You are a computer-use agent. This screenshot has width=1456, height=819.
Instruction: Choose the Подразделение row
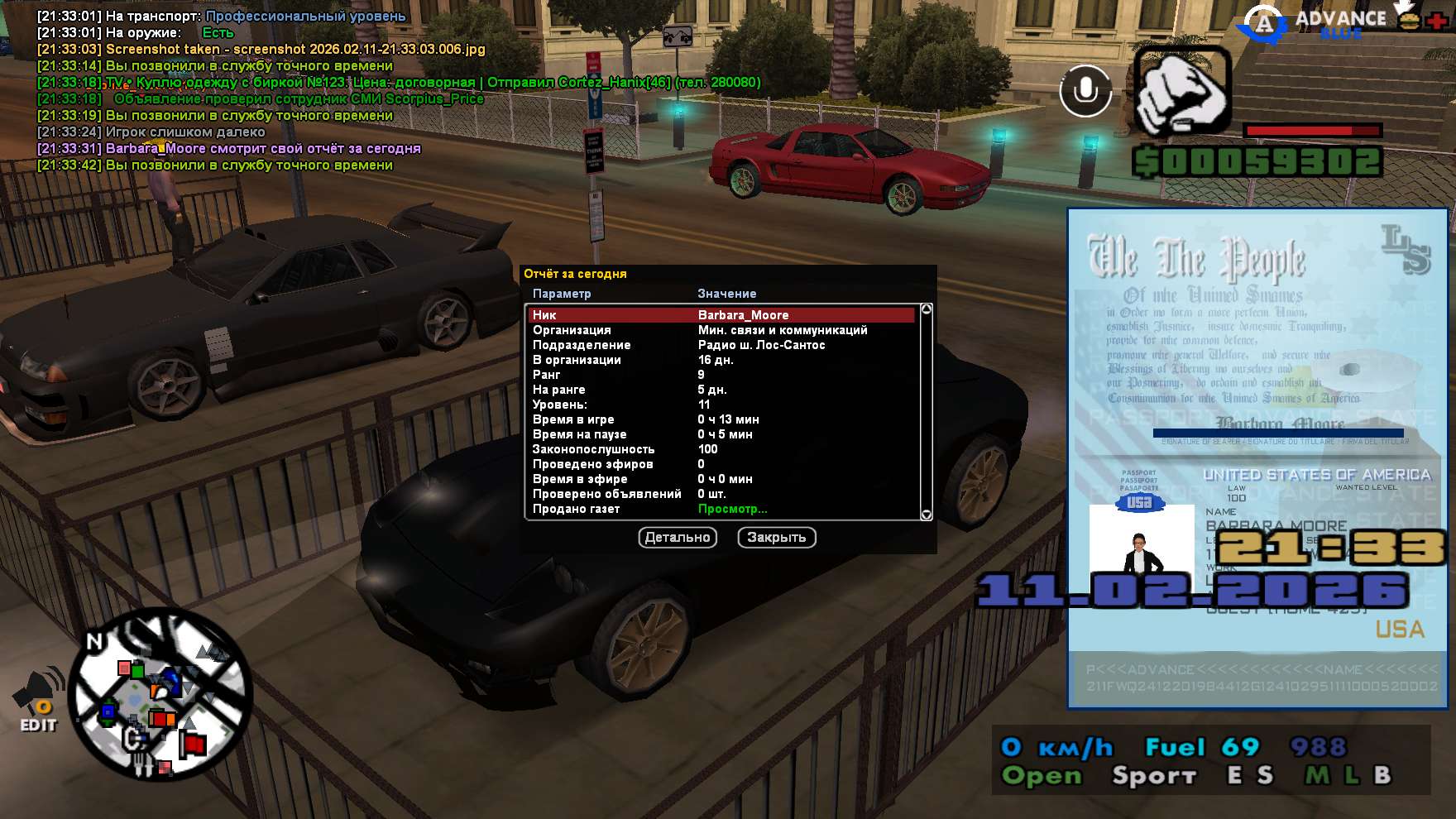[x=721, y=345]
